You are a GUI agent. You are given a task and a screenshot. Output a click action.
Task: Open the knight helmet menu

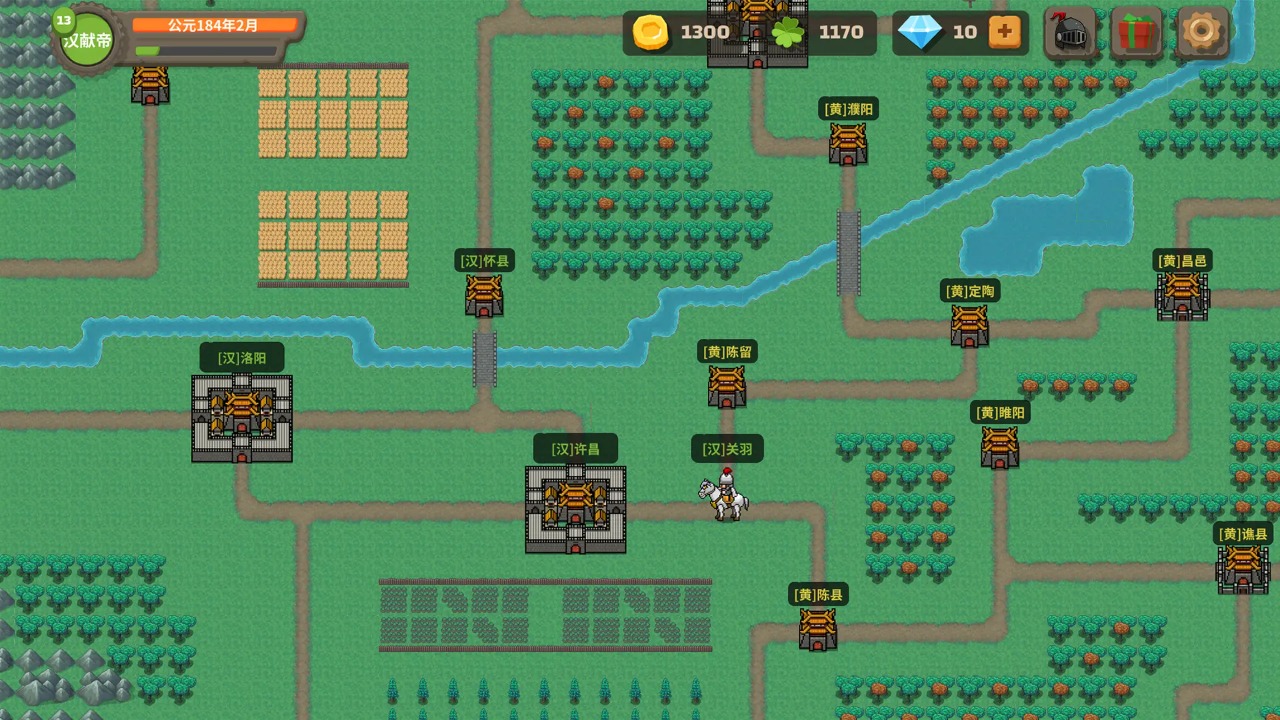1071,32
